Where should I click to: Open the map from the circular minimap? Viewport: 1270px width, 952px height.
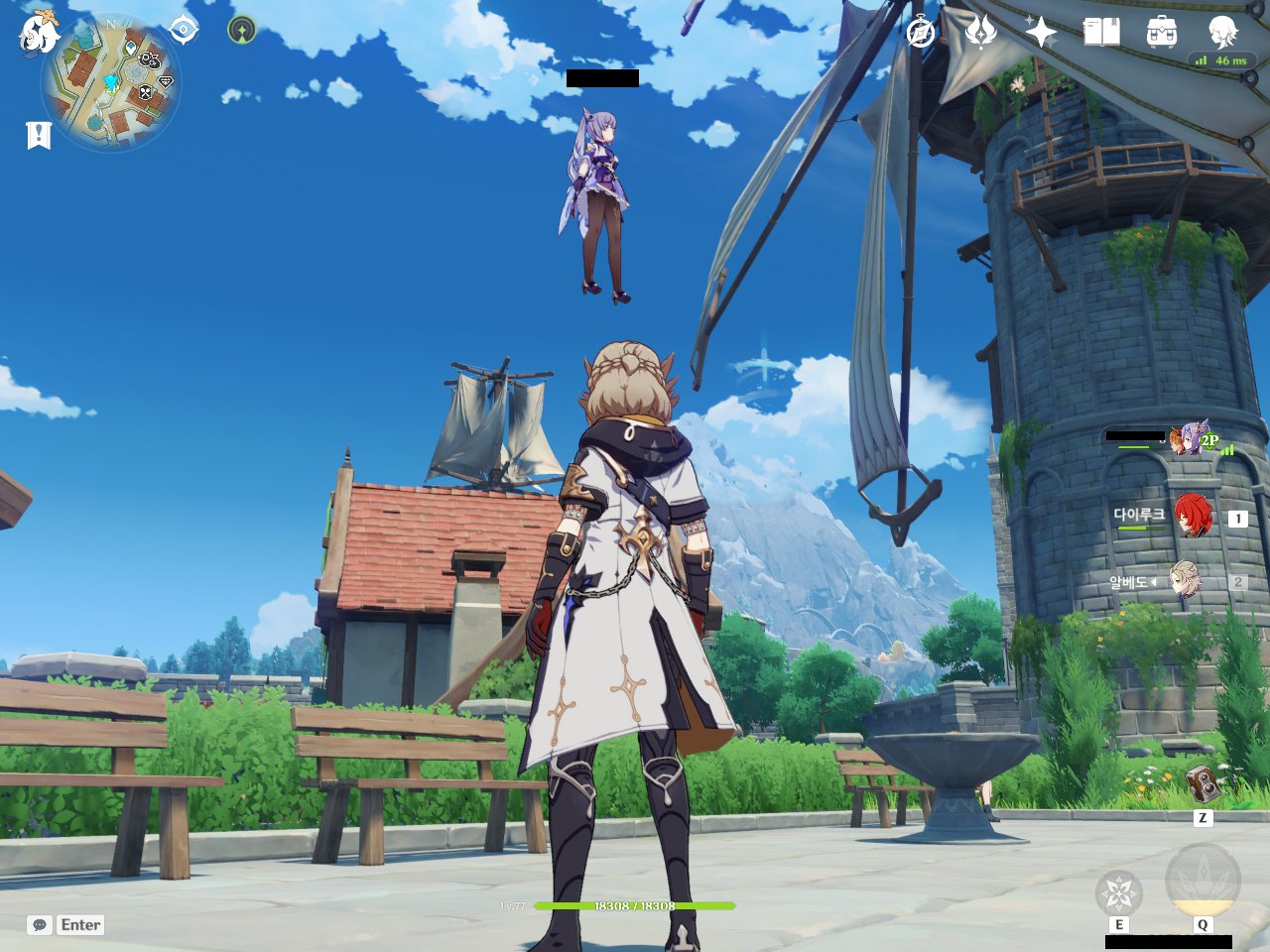[111, 83]
